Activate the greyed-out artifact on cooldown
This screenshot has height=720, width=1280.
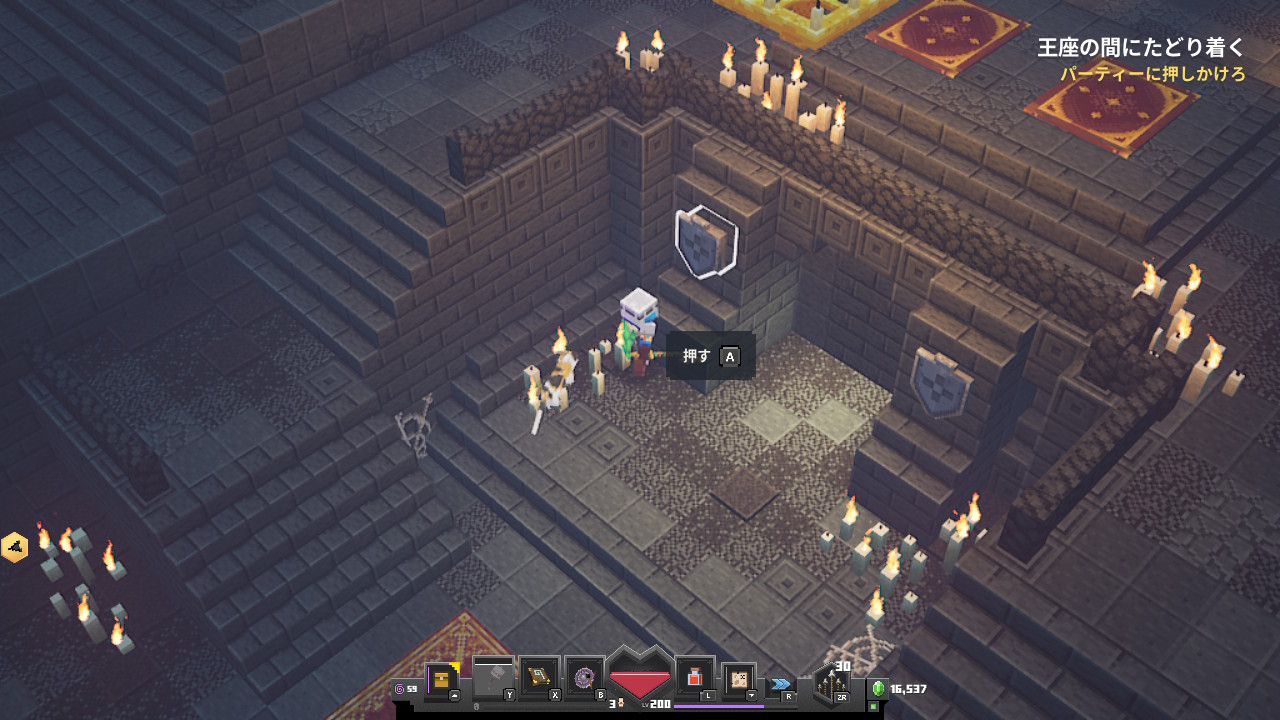click(492, 680)
